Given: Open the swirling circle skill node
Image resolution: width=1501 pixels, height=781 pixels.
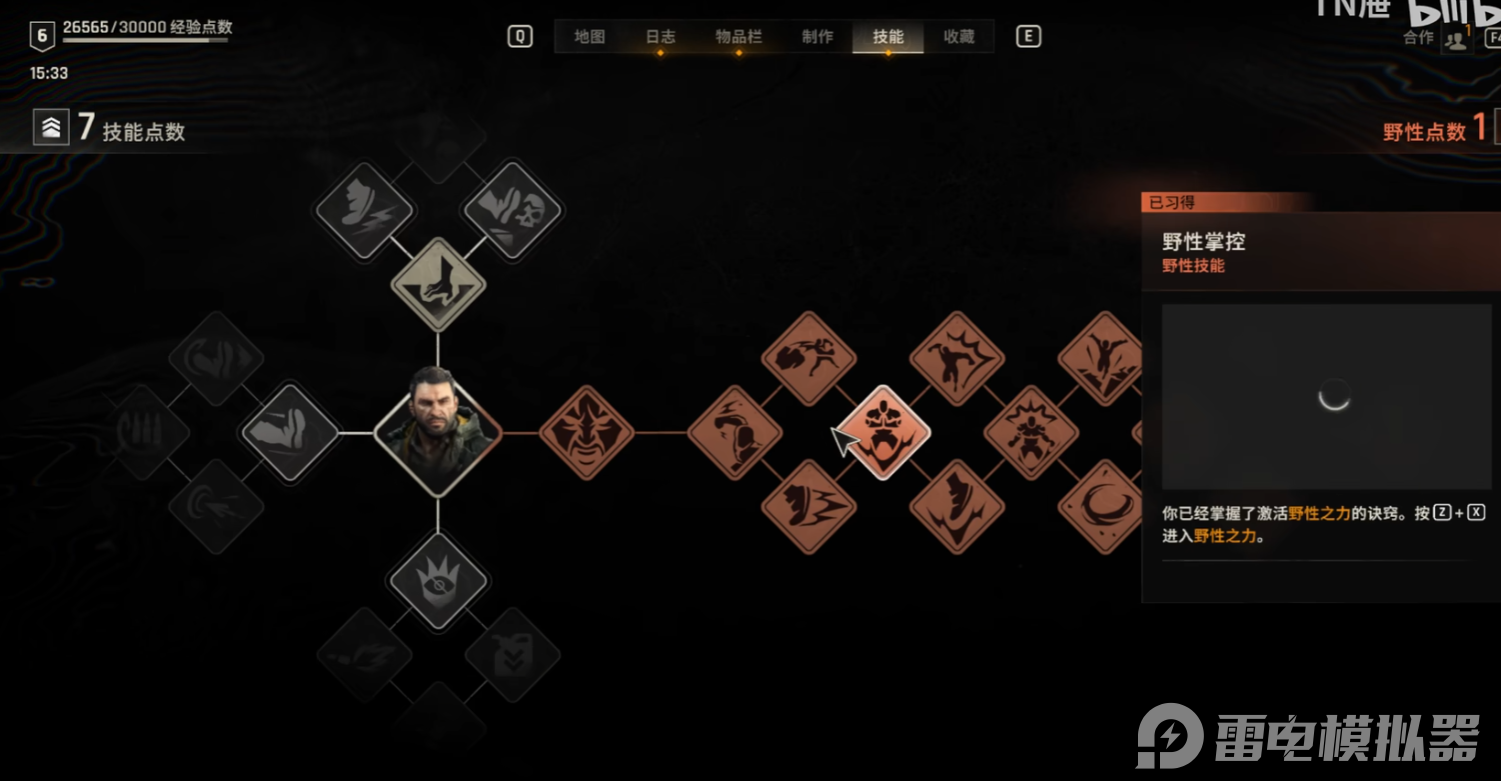Looking at the screenshot, I should pos(1104,506).
